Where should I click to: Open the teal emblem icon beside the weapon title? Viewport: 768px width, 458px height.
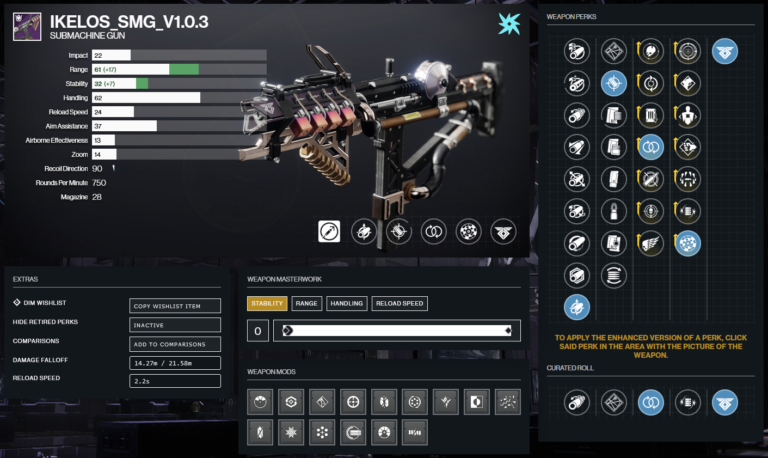click(509, 25)
